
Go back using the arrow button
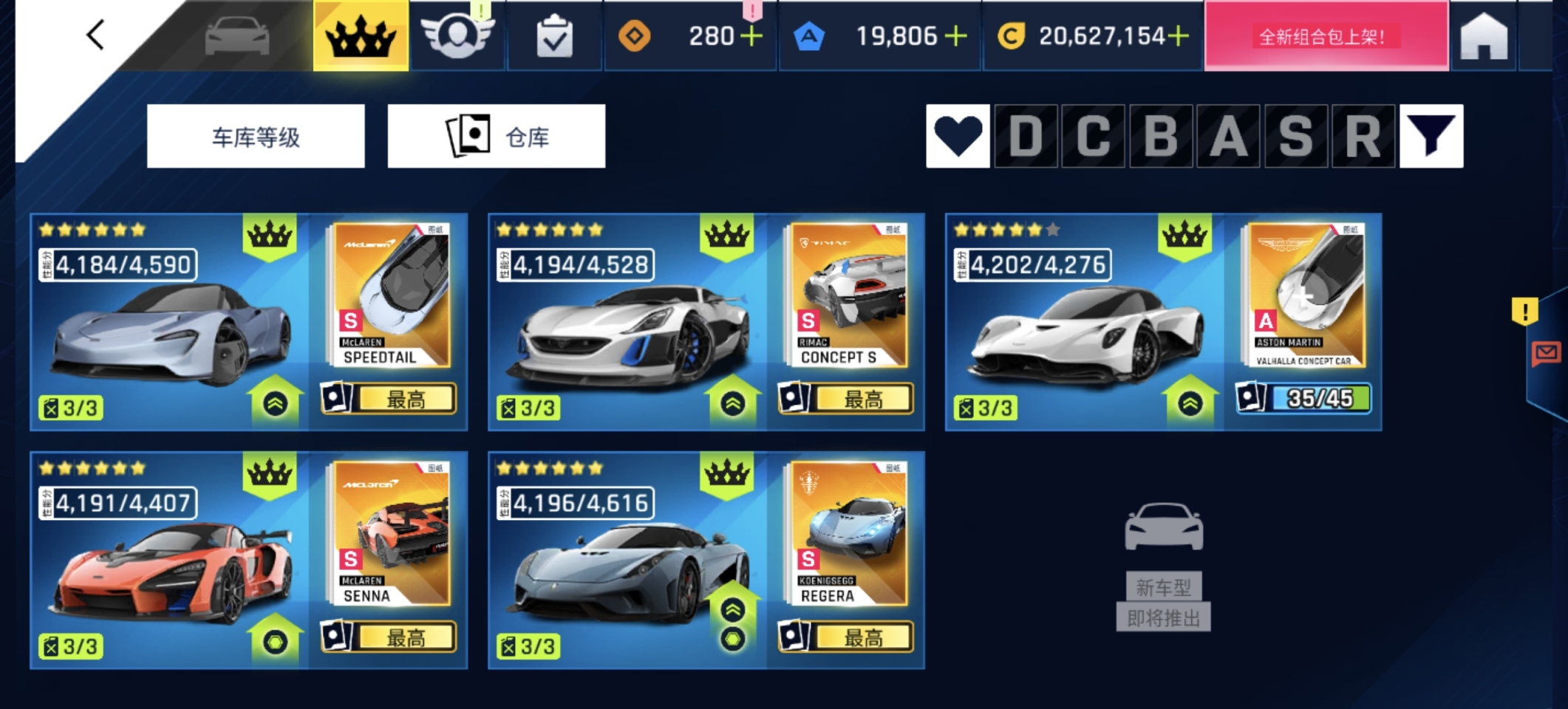[95, 35]
